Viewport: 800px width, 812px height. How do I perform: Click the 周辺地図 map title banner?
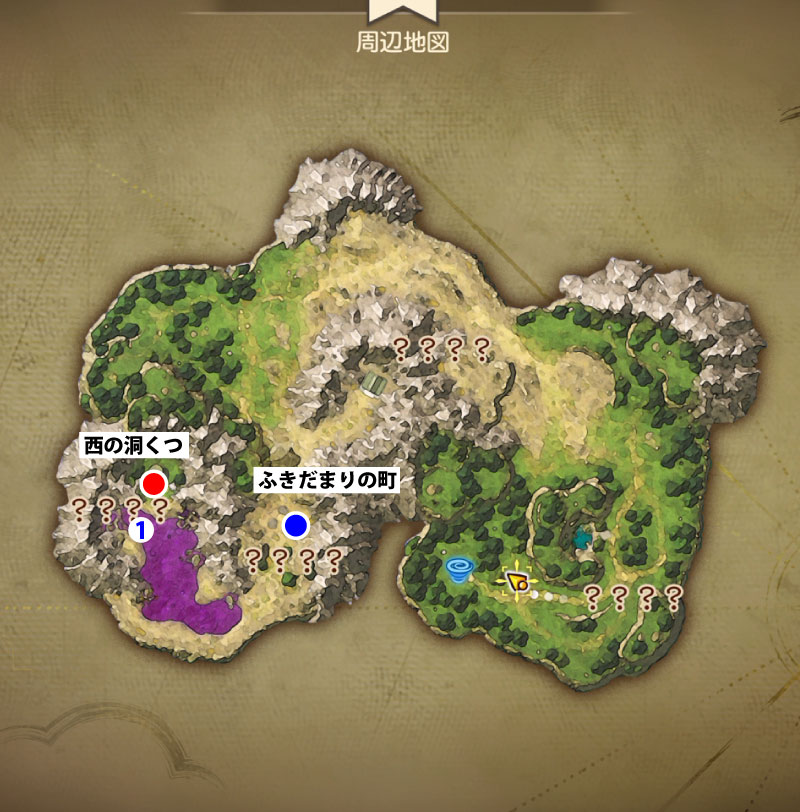point(399,43)
